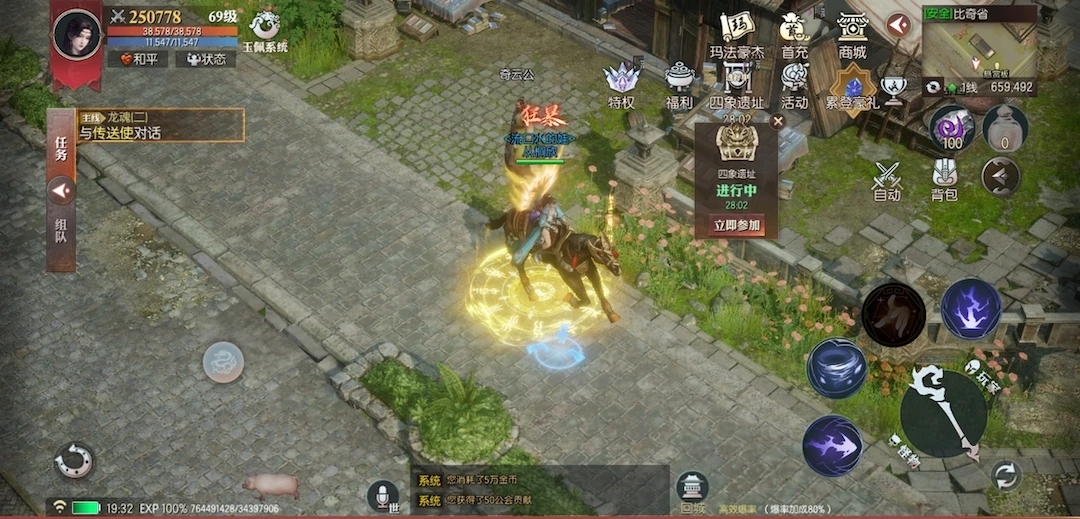The width and height of the screenshot is (1080, 519).
Task: Switch to the 组队 team tab
Action: click(61, 231)
